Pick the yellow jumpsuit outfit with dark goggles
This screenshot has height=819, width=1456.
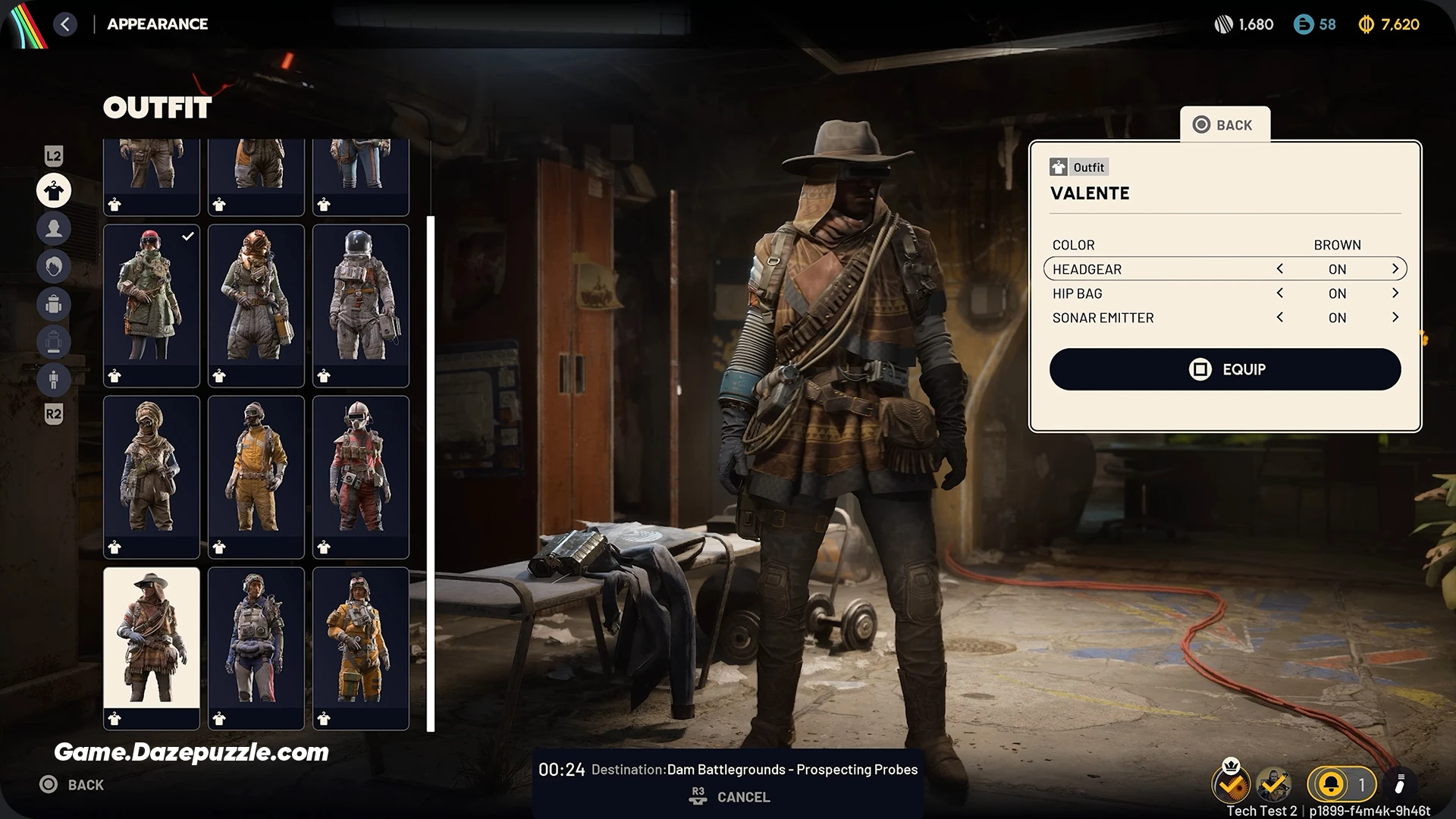256,469
